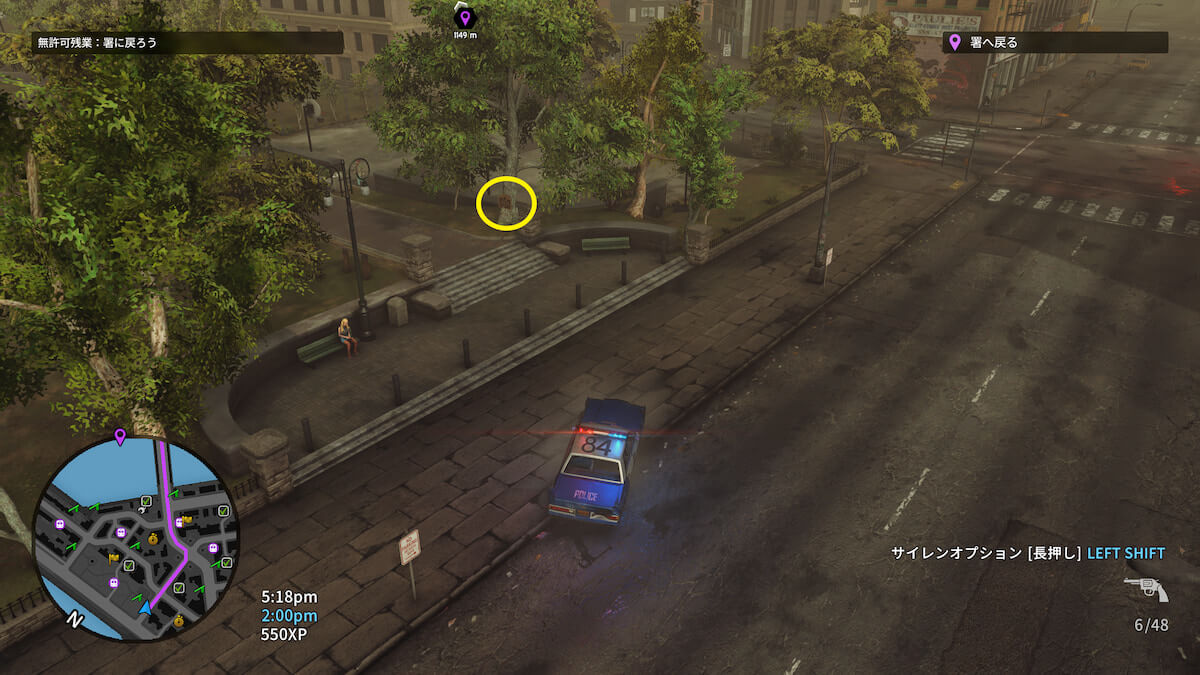1200x675 pixels.
Task: Open the circular minimap
Action: coord(137,539)
